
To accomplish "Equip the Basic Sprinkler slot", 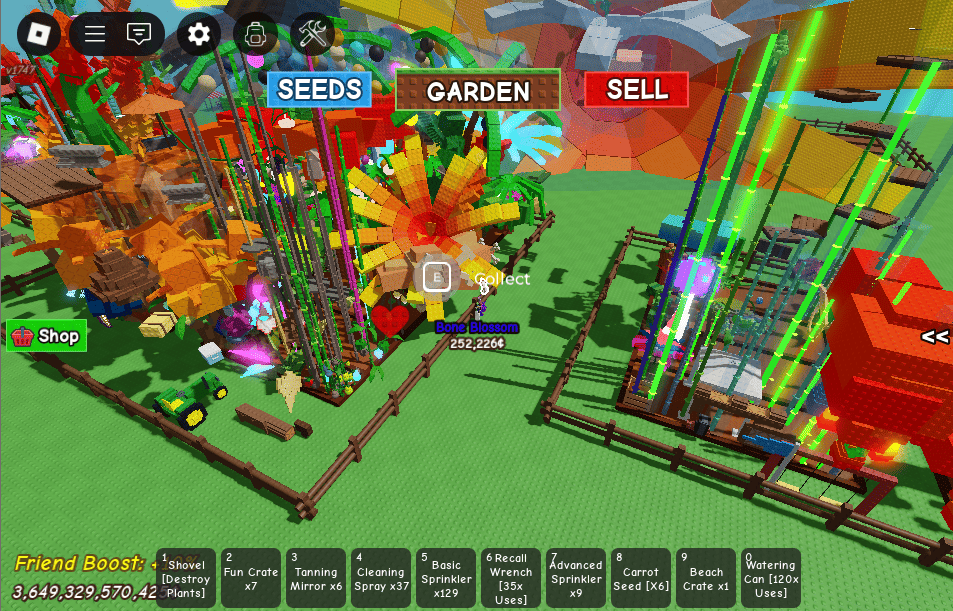I will (446, 578).
